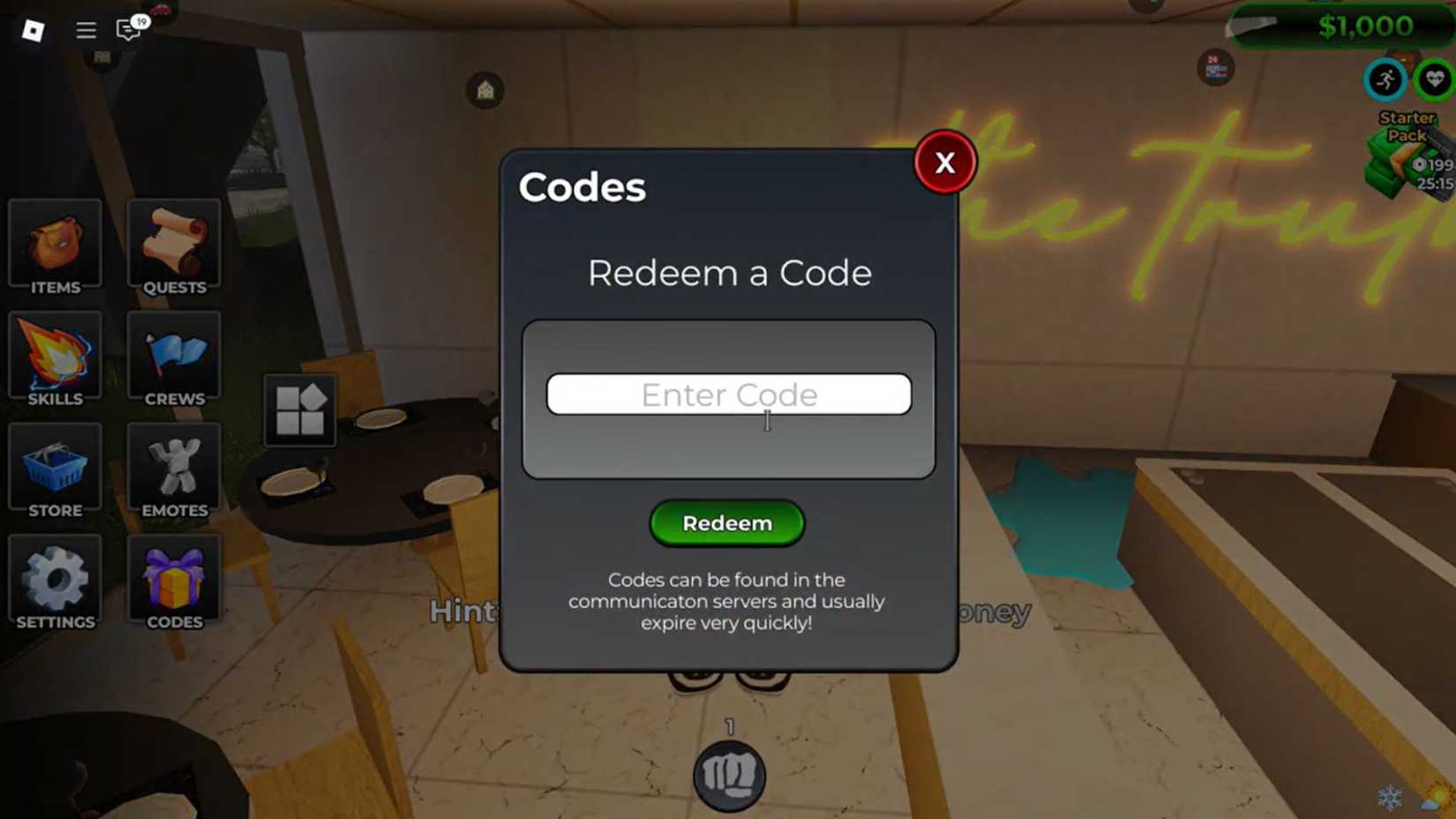Toggle the chat bubble with 19 notifications
Image resolution: width=1456 pixels, height=819 pixels.
click(126, 29)
